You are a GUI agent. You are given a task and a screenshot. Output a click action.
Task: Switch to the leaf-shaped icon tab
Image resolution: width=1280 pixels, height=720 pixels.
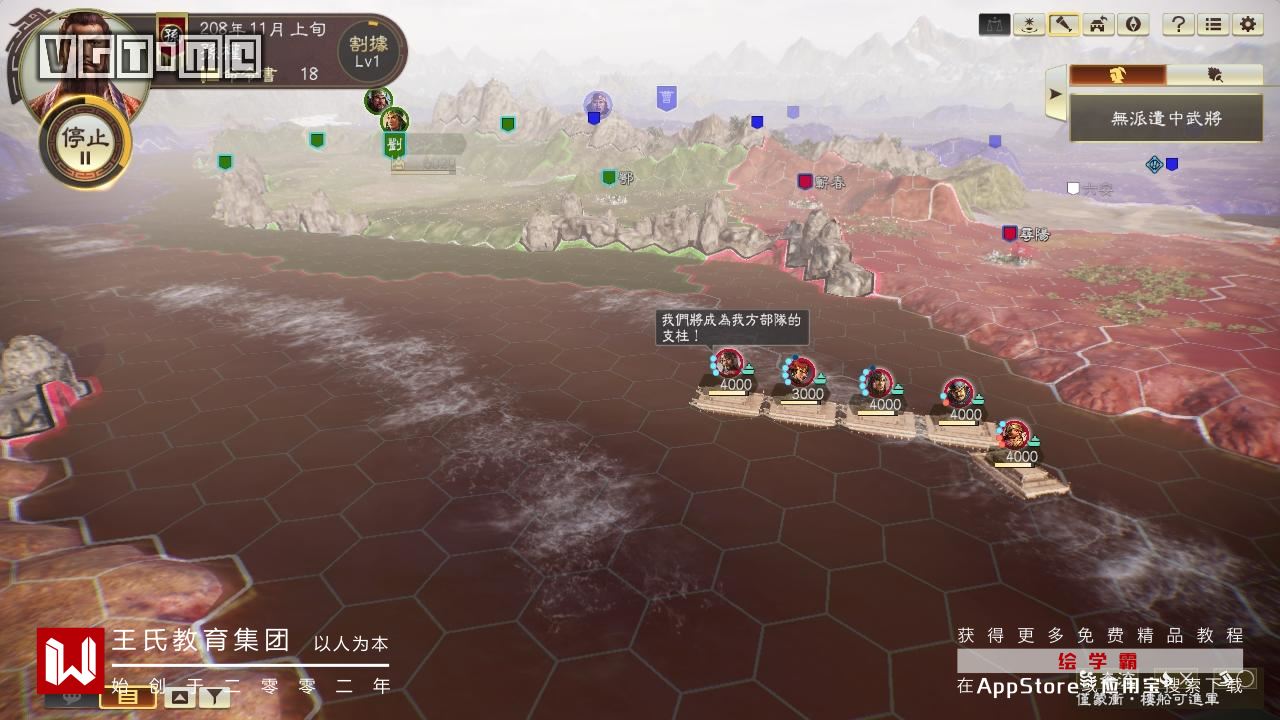pos(1214,75)
